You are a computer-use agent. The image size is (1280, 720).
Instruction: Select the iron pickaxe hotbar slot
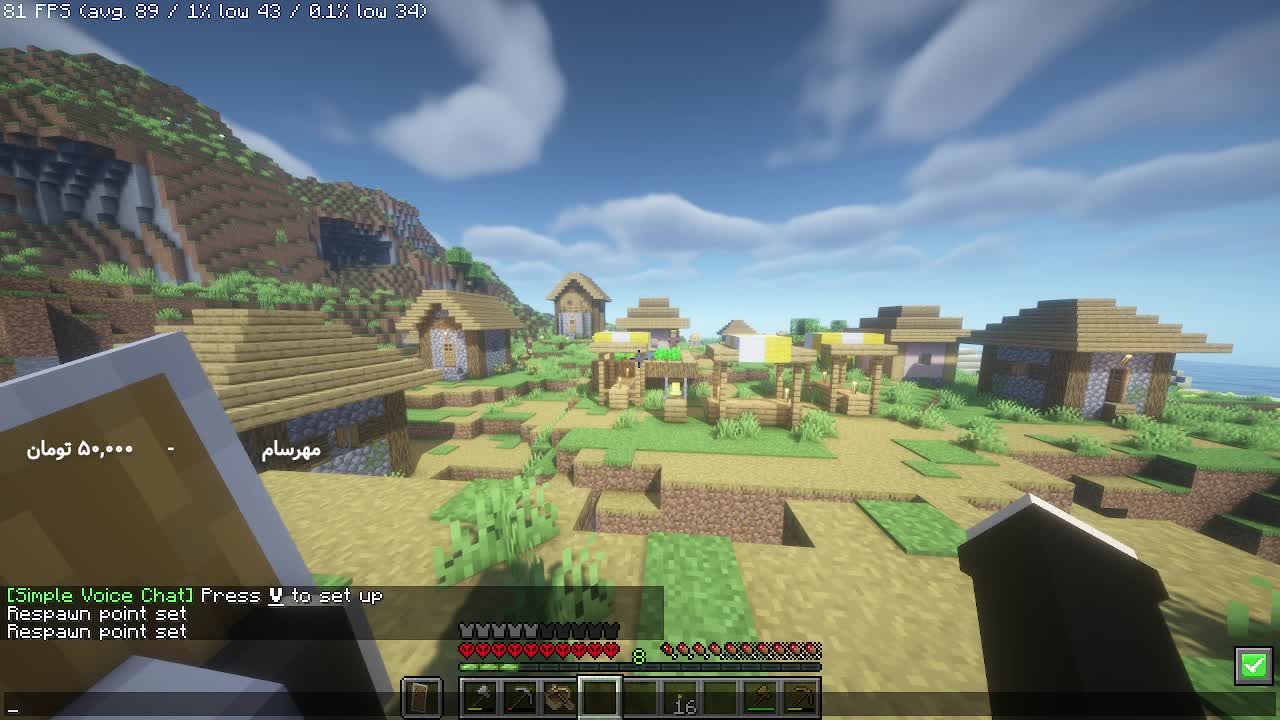520,697
